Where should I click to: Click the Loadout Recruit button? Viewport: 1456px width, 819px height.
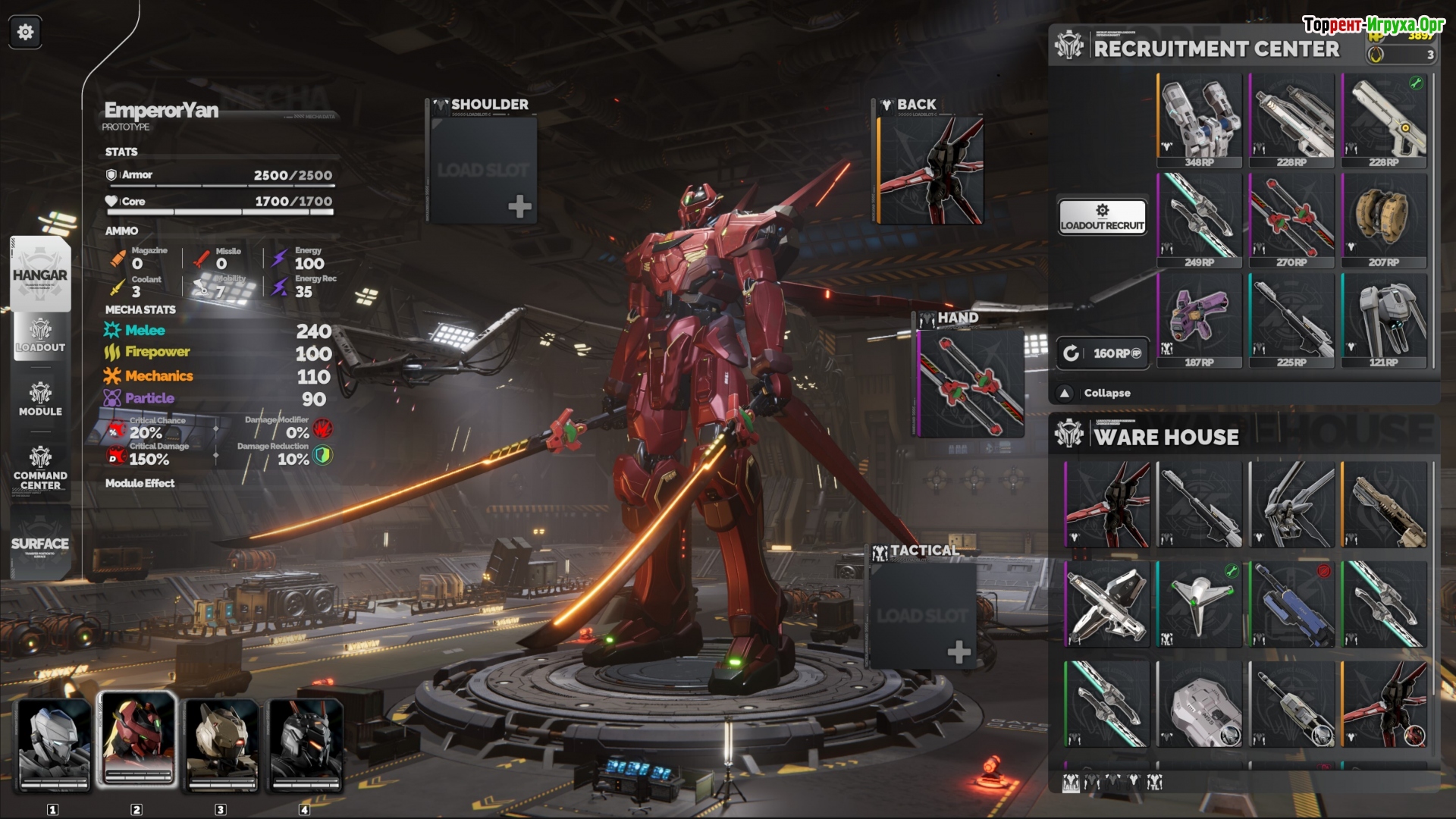click(x=1102, y=217)
